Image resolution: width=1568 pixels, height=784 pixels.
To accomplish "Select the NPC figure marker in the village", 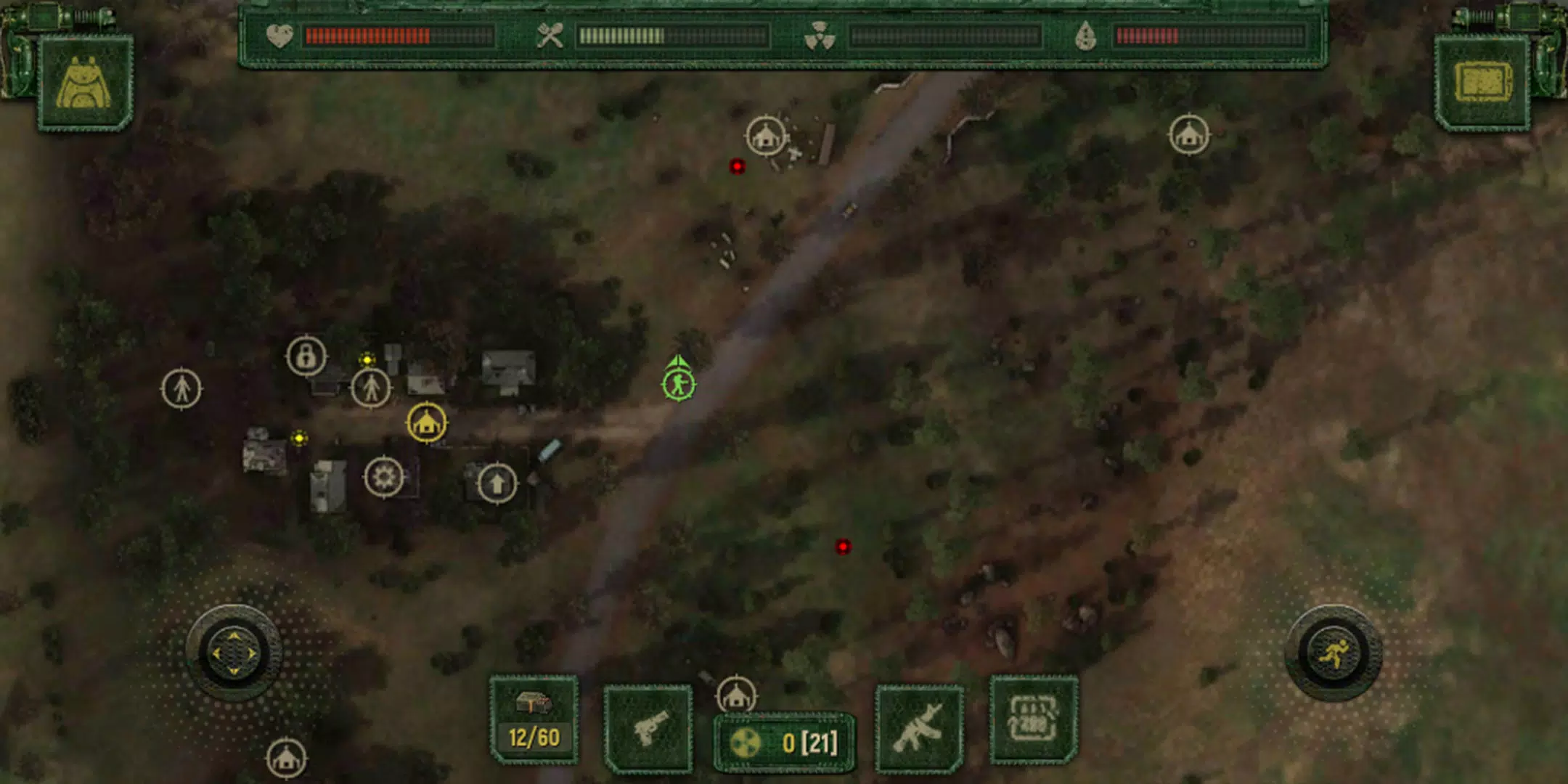I will point(370,388).
